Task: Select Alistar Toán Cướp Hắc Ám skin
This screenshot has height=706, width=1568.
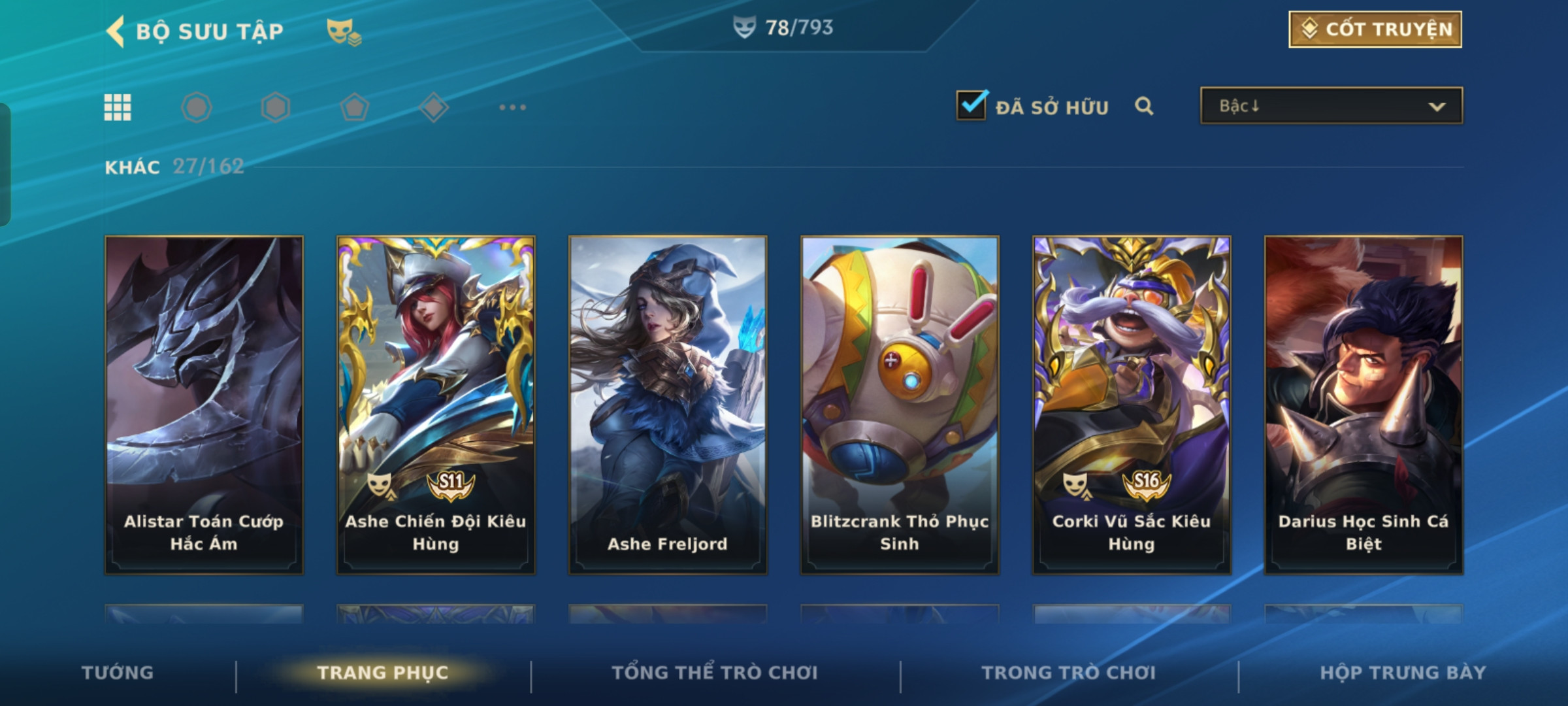Action: coord(204,405)
